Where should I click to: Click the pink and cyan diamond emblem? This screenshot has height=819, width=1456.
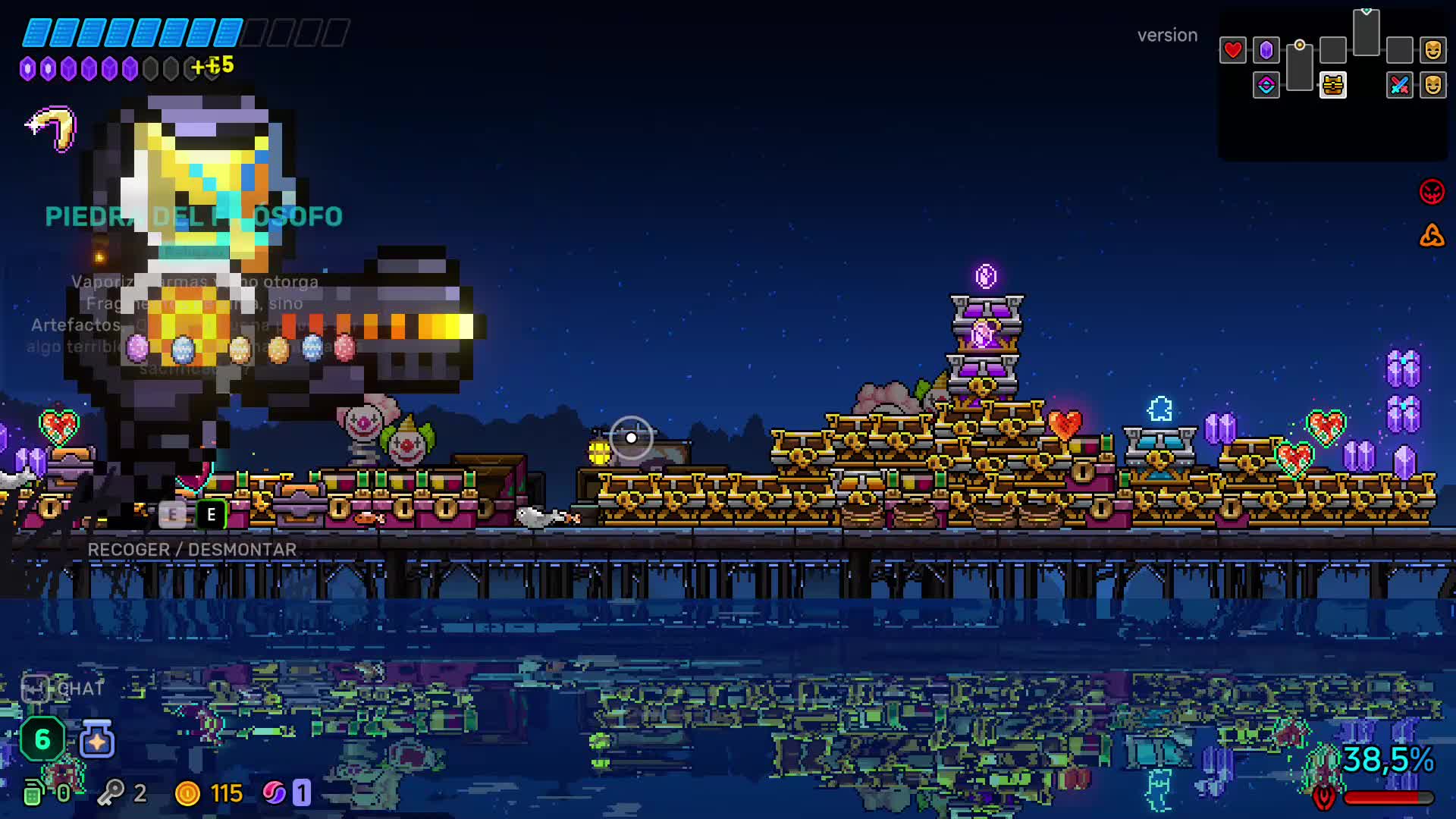pyautogui.click(x=1265, y=86)
